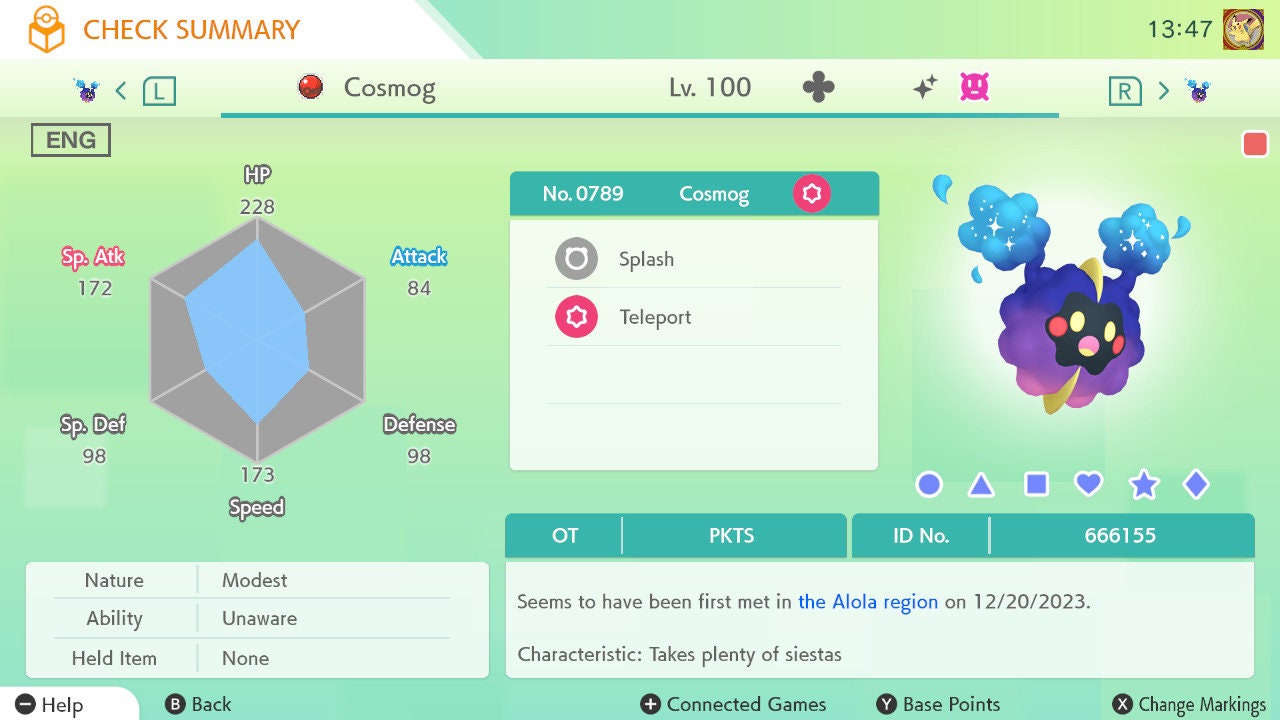This screenshot has width=1280, height=720.
Task: Toggle the circle marking
Action: (929, 485)
